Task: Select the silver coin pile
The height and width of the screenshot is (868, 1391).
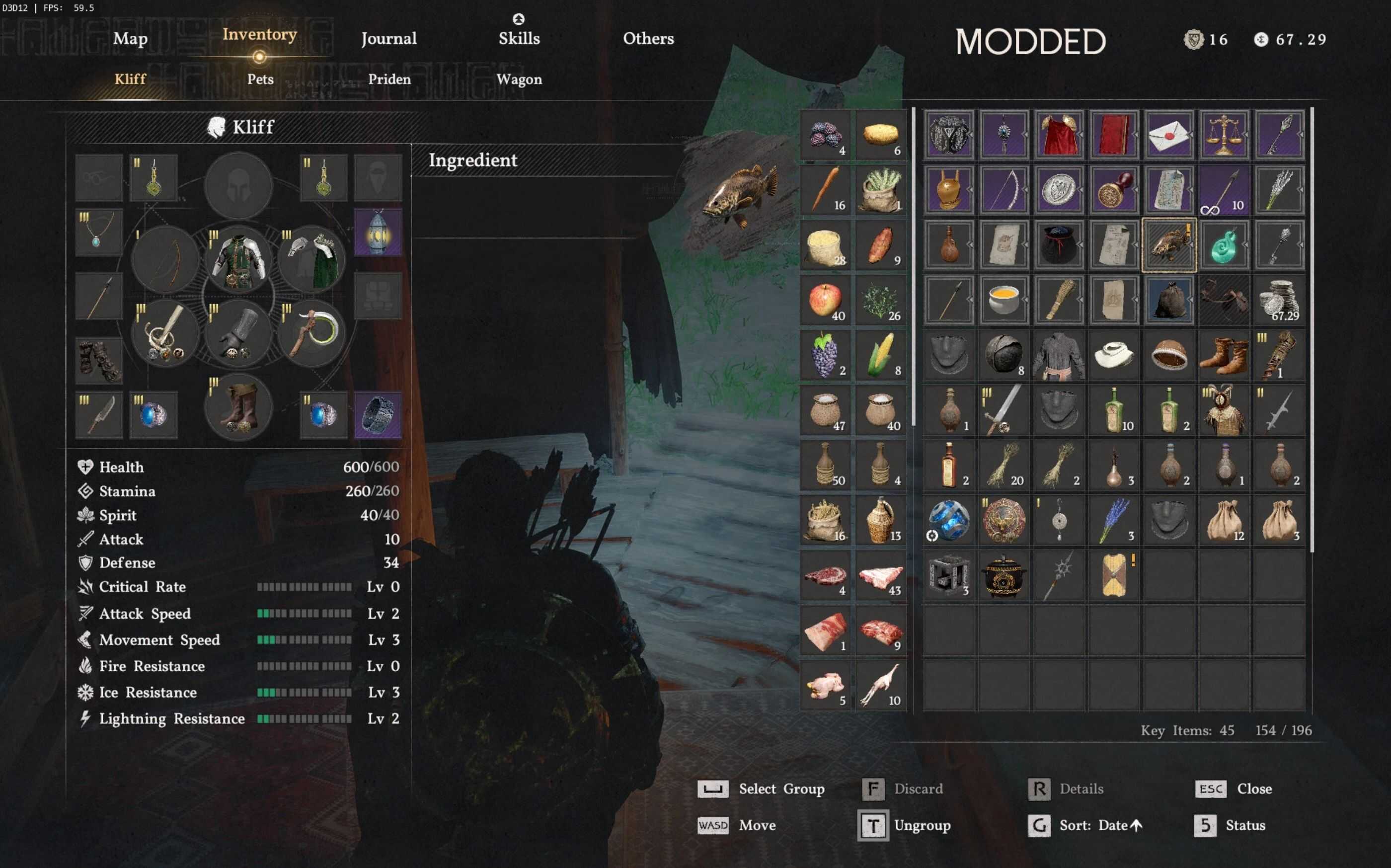Action: [x=1279, y=300]
